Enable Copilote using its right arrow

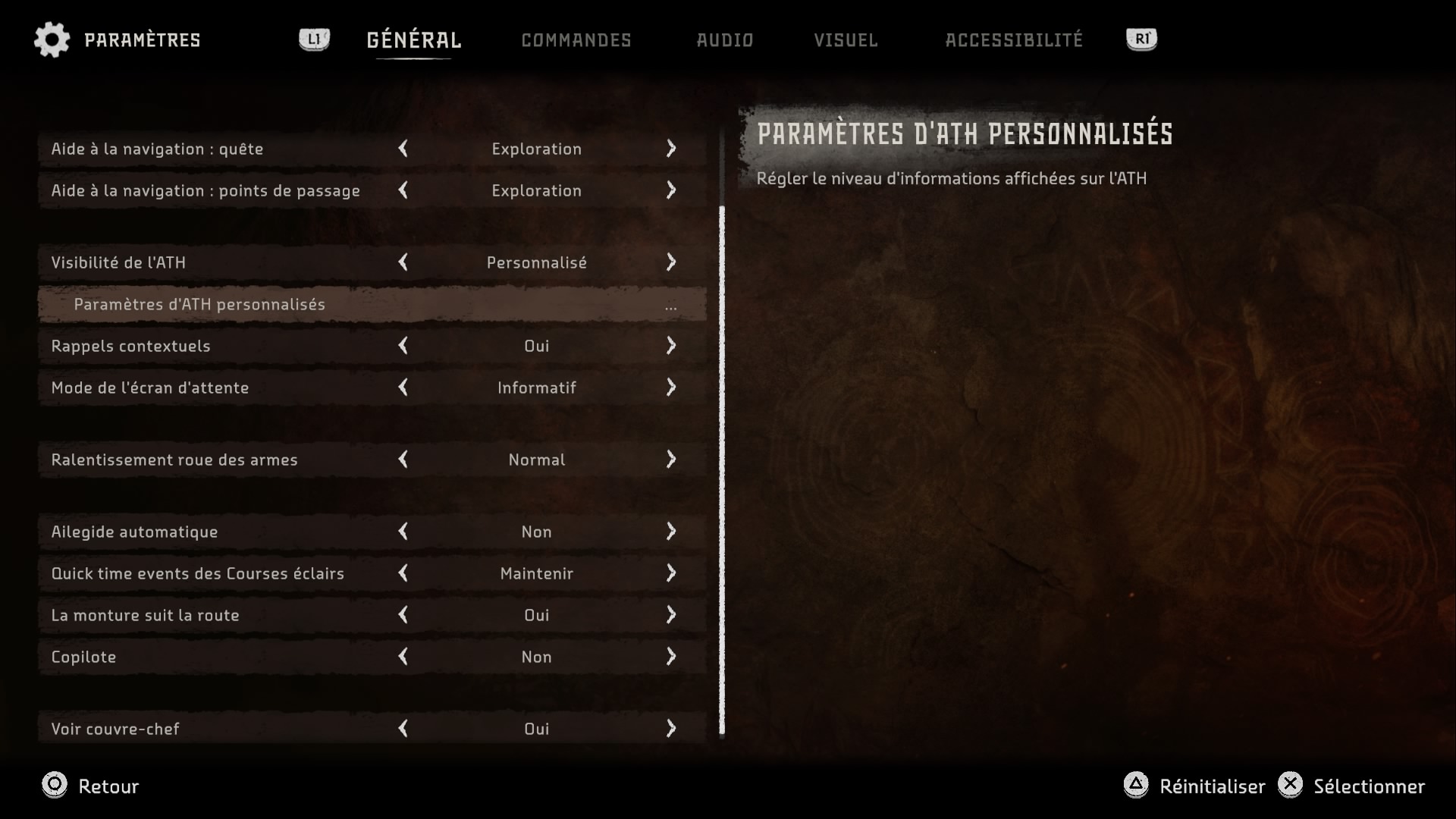pyautogui.click(x=671, y=657)
